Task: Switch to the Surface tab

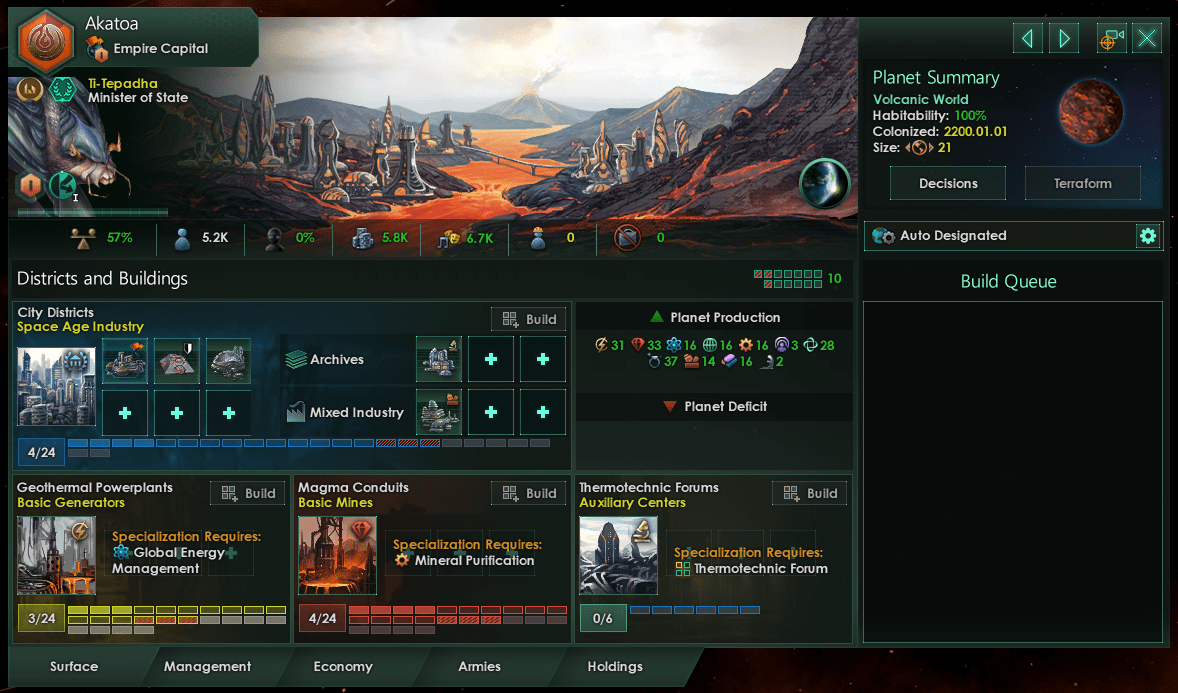Action: (x=74, y=666)
